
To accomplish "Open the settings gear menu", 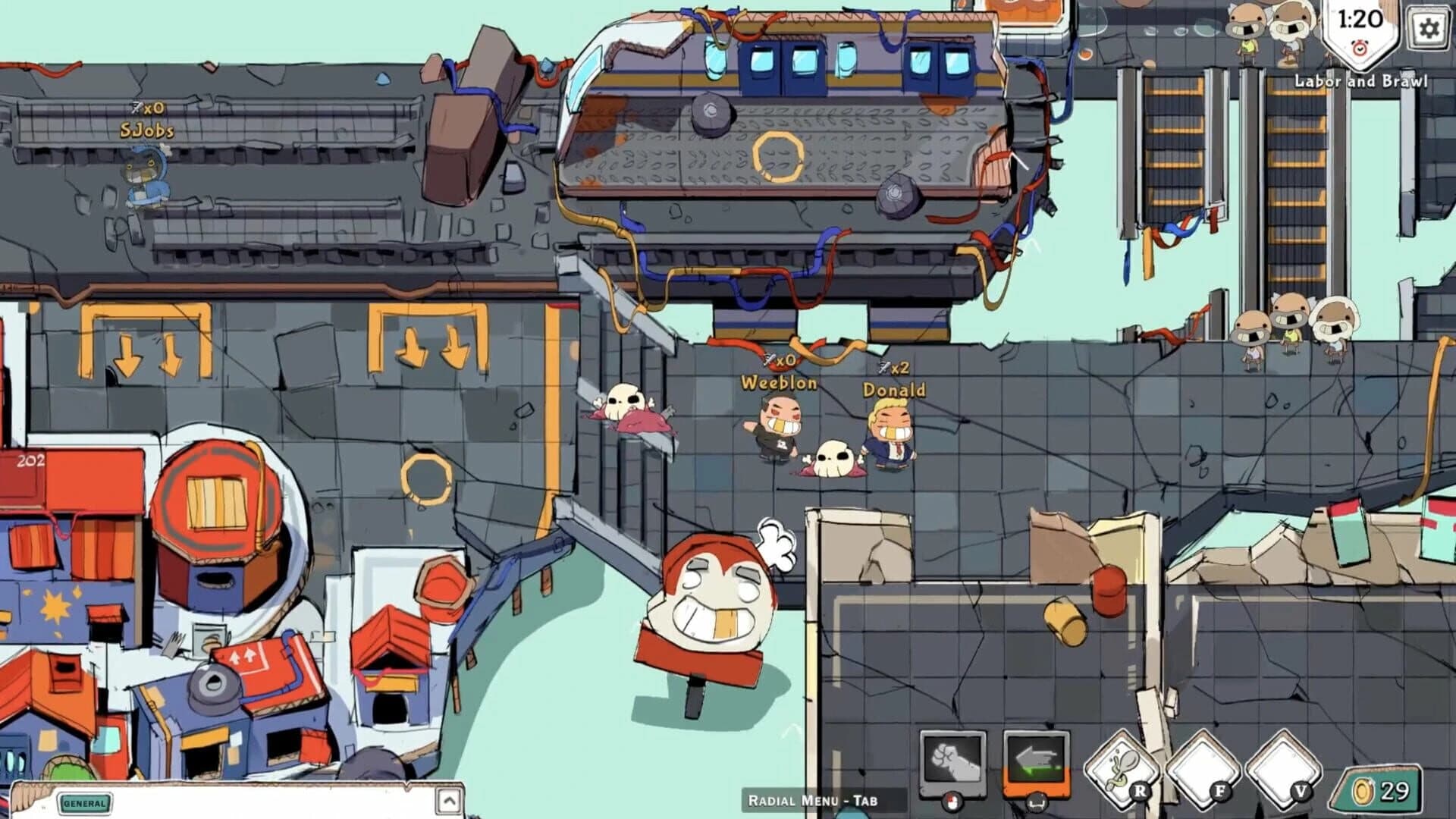I will coord(1429,29).
